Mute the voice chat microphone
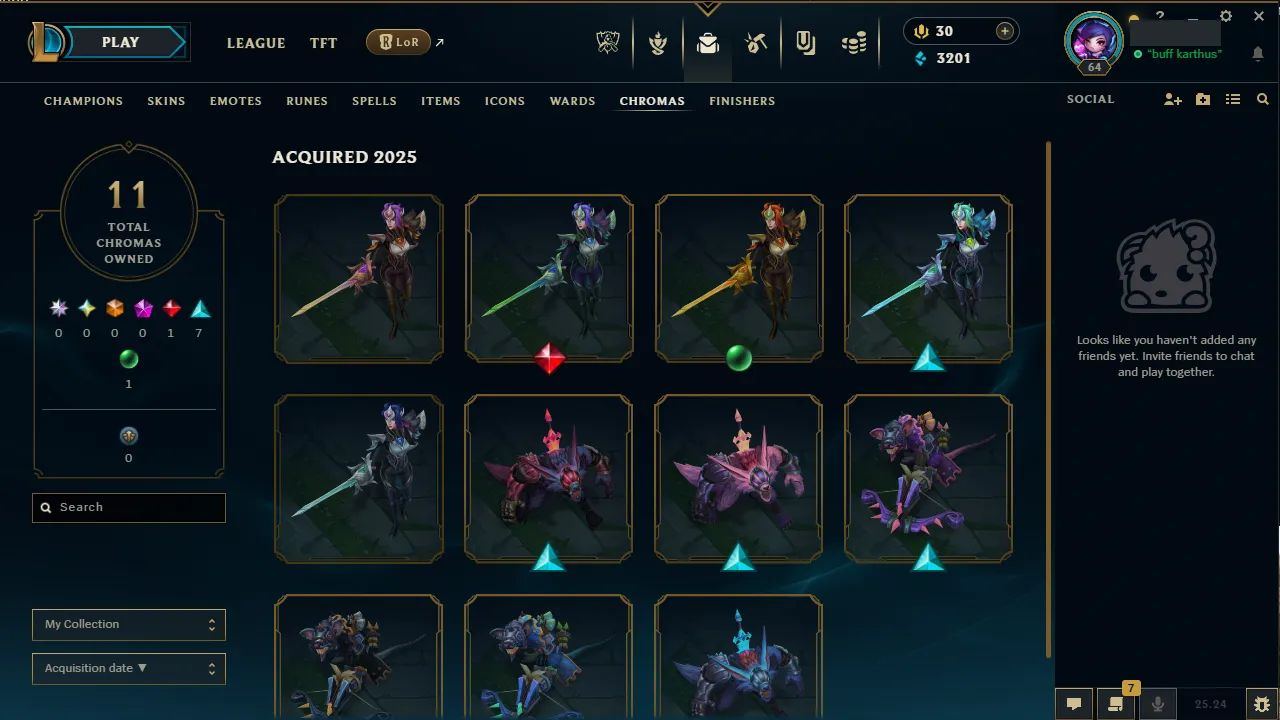Viewport: 1280px width, 720px height. 1158,703
